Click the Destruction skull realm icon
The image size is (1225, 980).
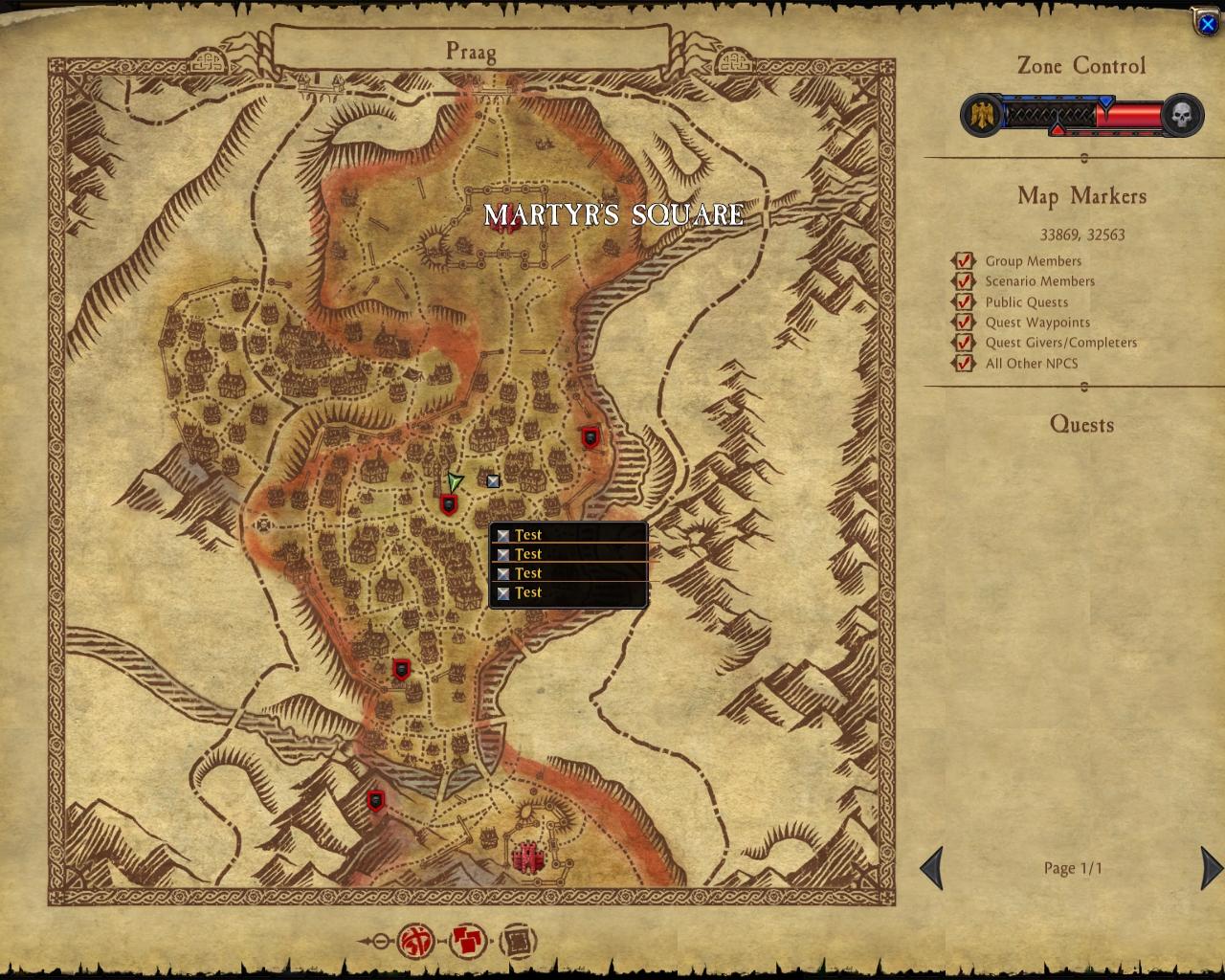pos(1183,116)
